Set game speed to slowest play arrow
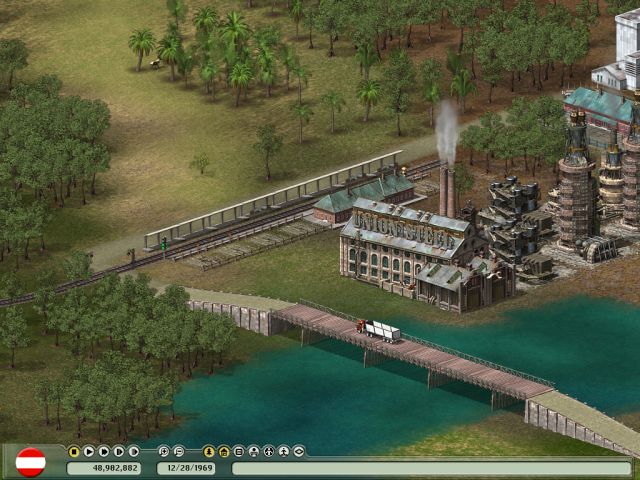640x480 pixels. coord(89,451)
